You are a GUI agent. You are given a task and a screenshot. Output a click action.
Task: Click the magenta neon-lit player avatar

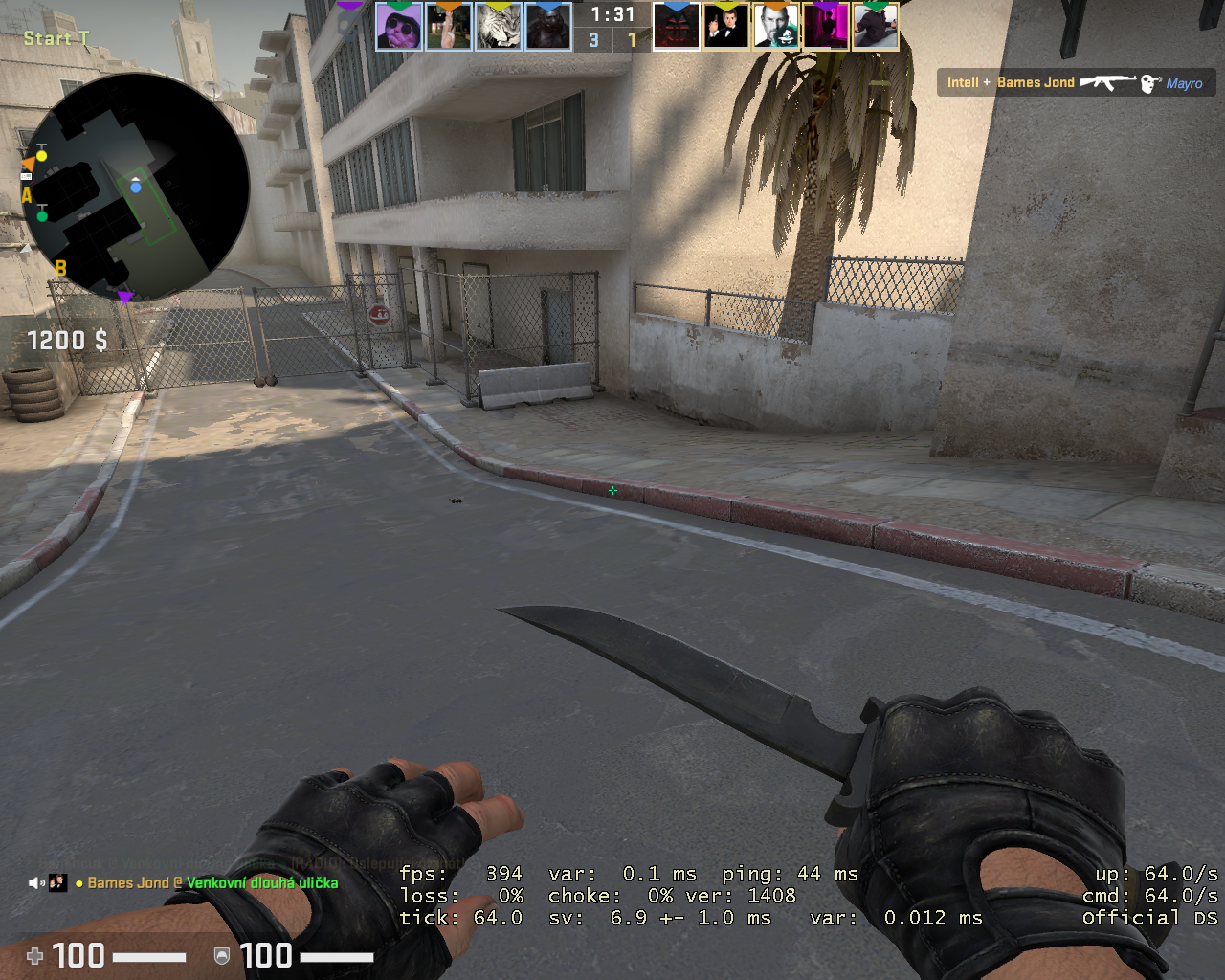pos(826,26)
